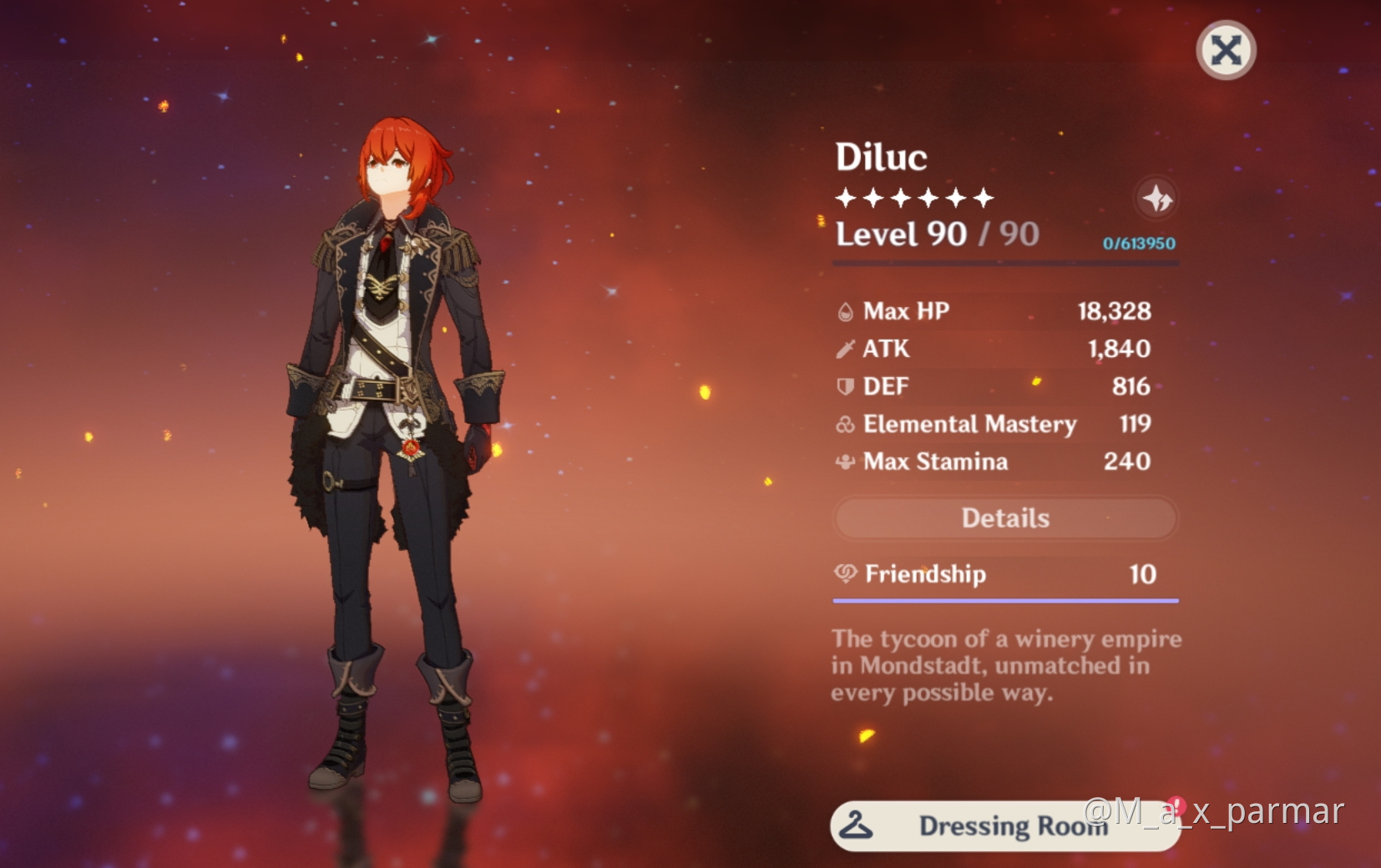The image size is (1381, 868).
Task: Click the Level 90 / 90 text
Action: pyautogui.click(x=937, y=235)
